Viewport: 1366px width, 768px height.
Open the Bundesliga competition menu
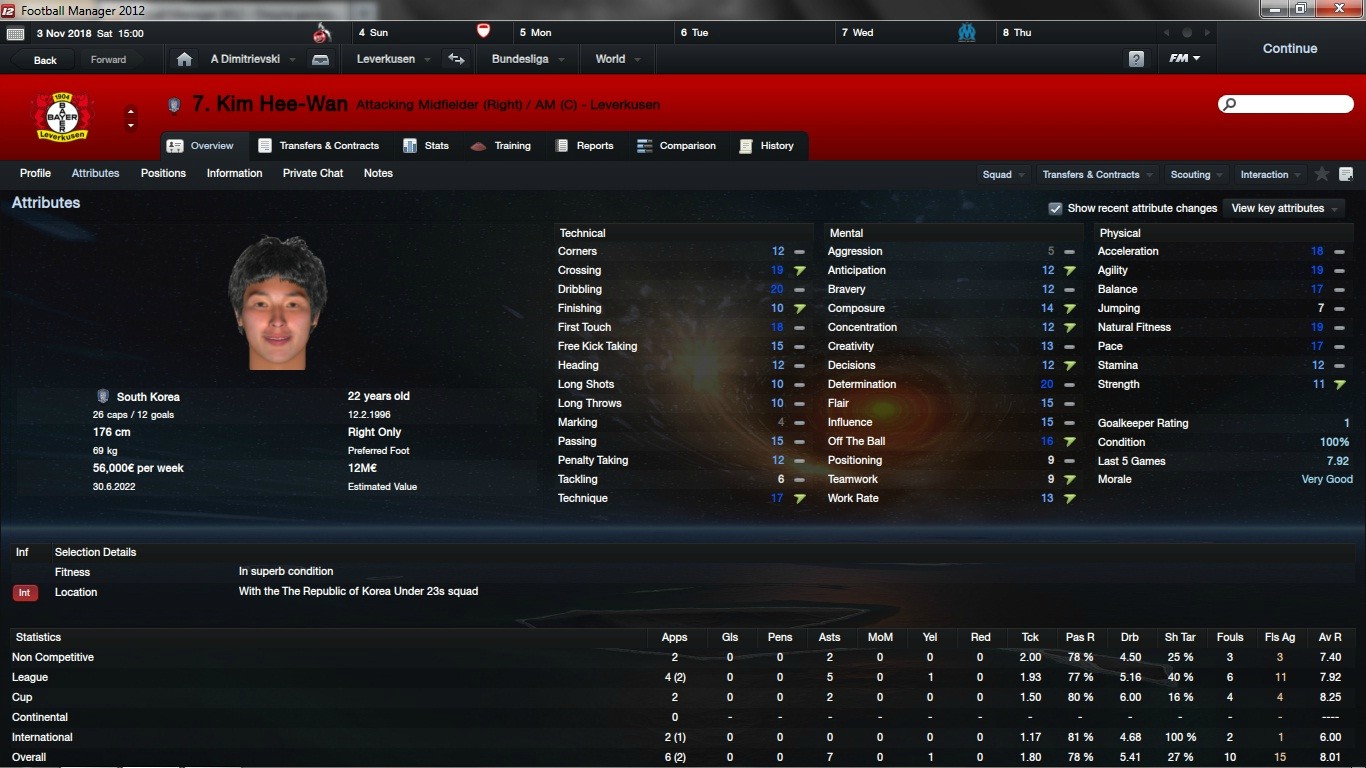click(527, 59)
